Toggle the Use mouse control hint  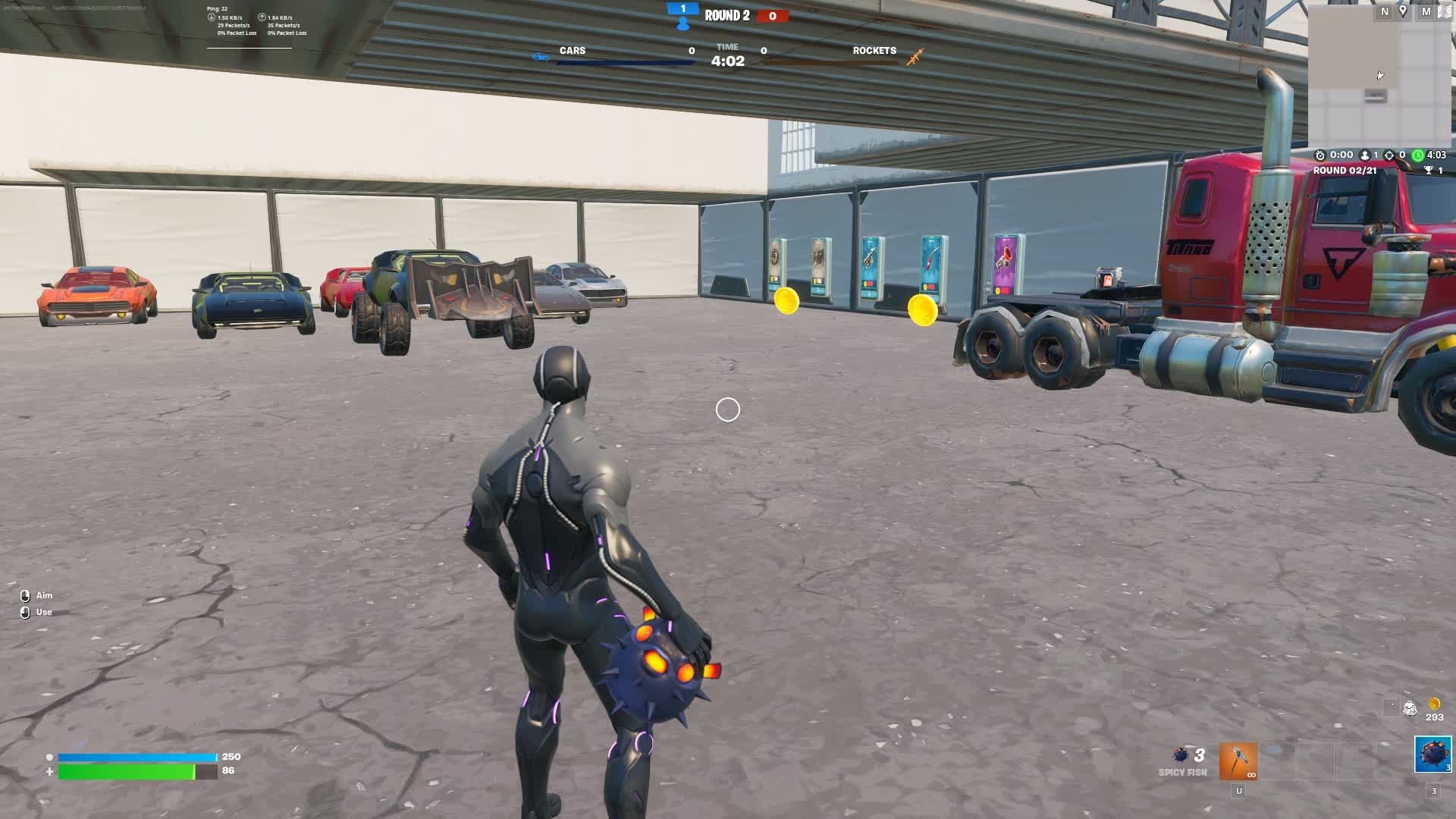click(x=36, y=612)
